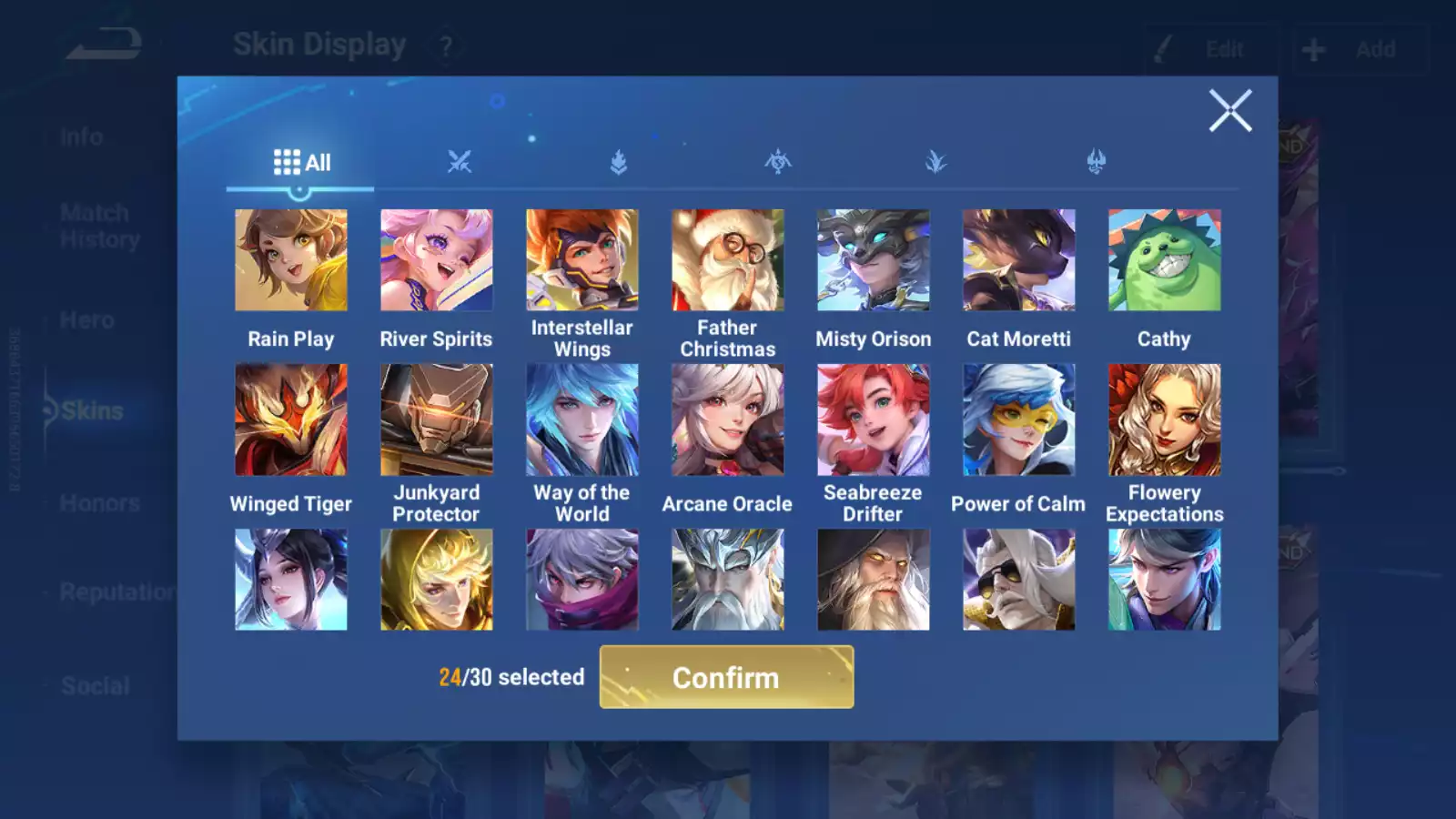
Task: Toggle selection of the Father Christmas skin
Action: point(727,259)
